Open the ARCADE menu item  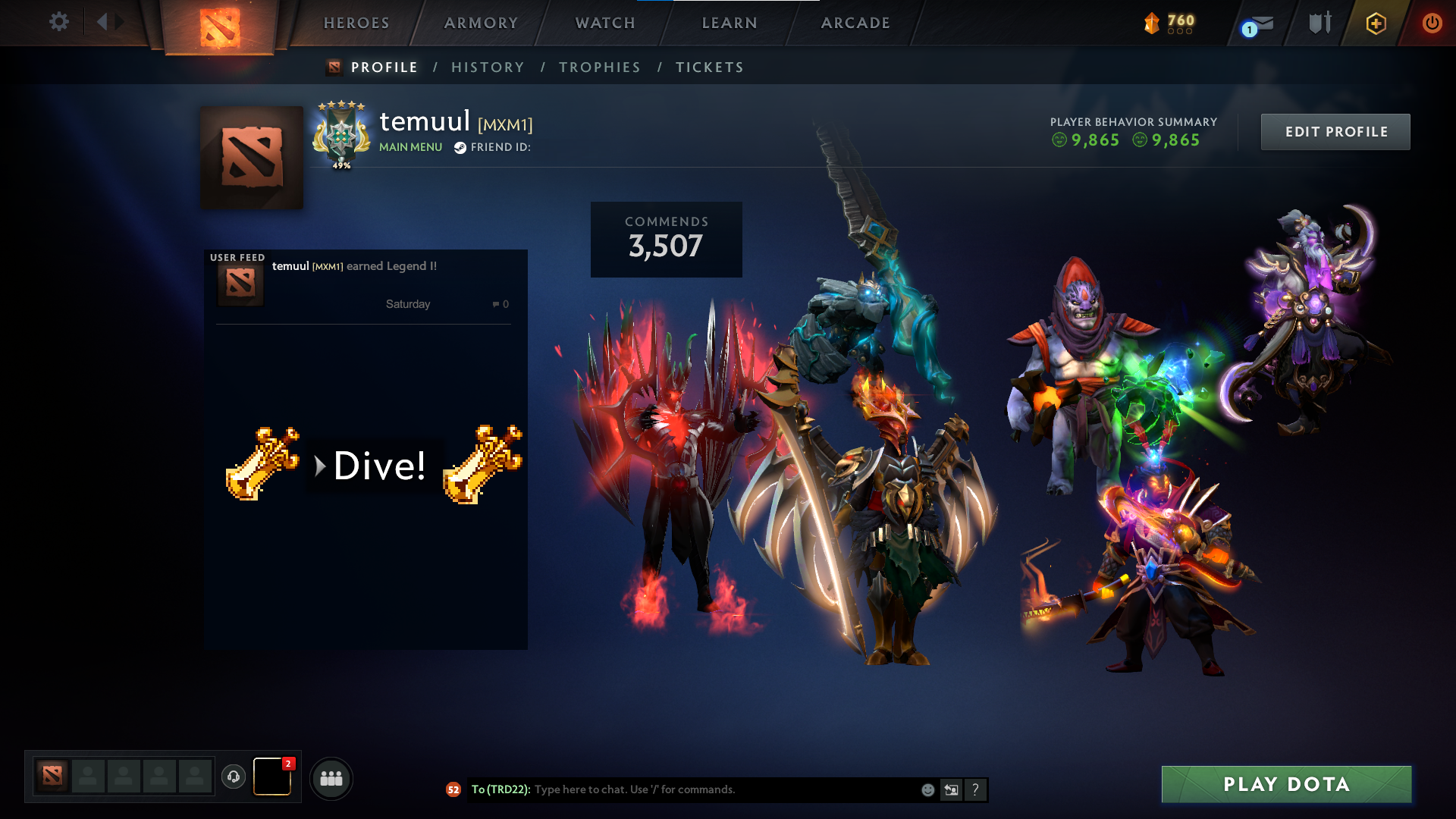pos(855,23)
